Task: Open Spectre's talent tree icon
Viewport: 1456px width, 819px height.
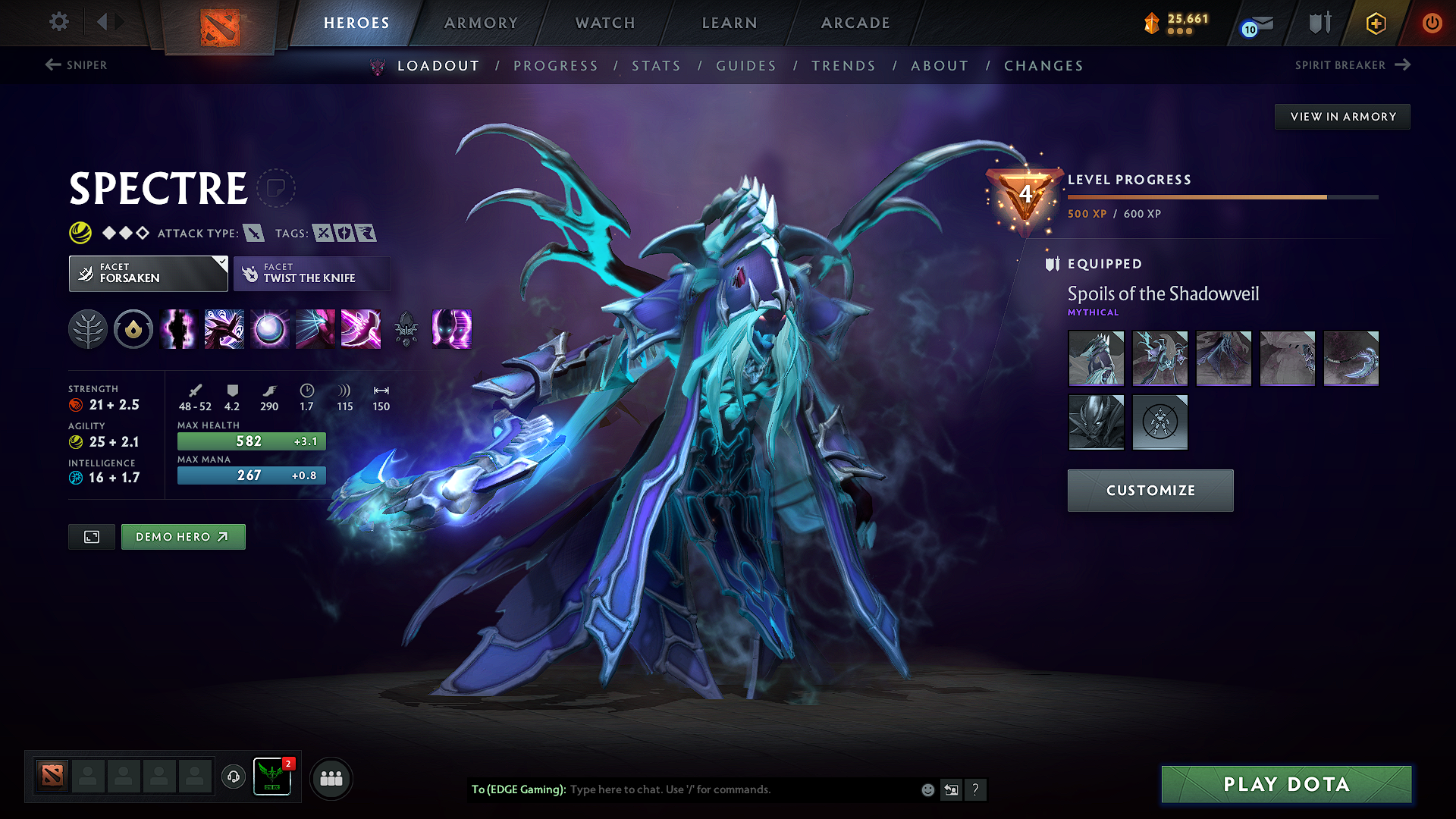Action: pos(89,329)
